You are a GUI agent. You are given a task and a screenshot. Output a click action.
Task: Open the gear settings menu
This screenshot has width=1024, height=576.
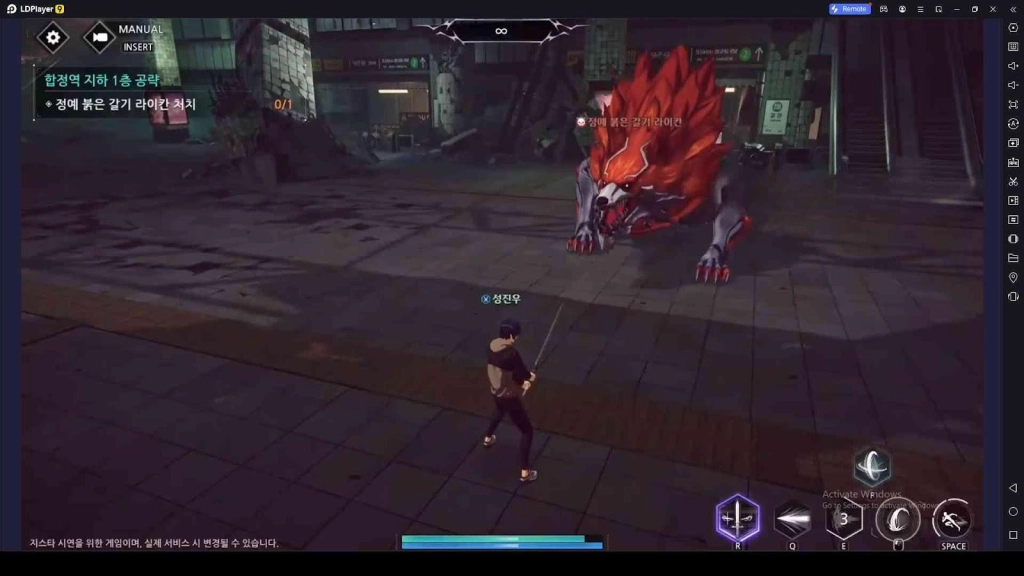click(x=53, y=38)
